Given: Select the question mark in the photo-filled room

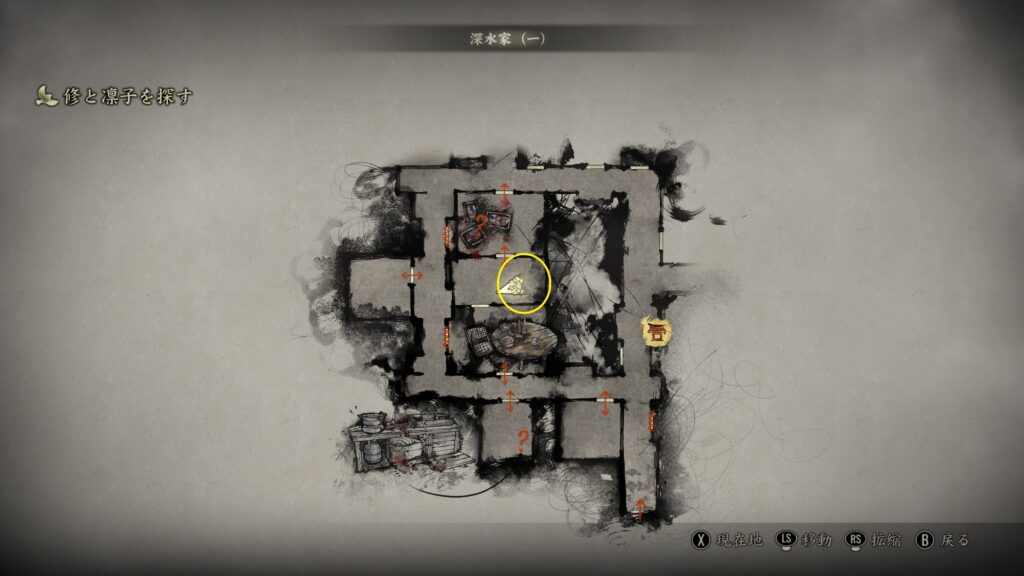Looking at the screenshot, I should pyautogui.click(x=480, y=223).
